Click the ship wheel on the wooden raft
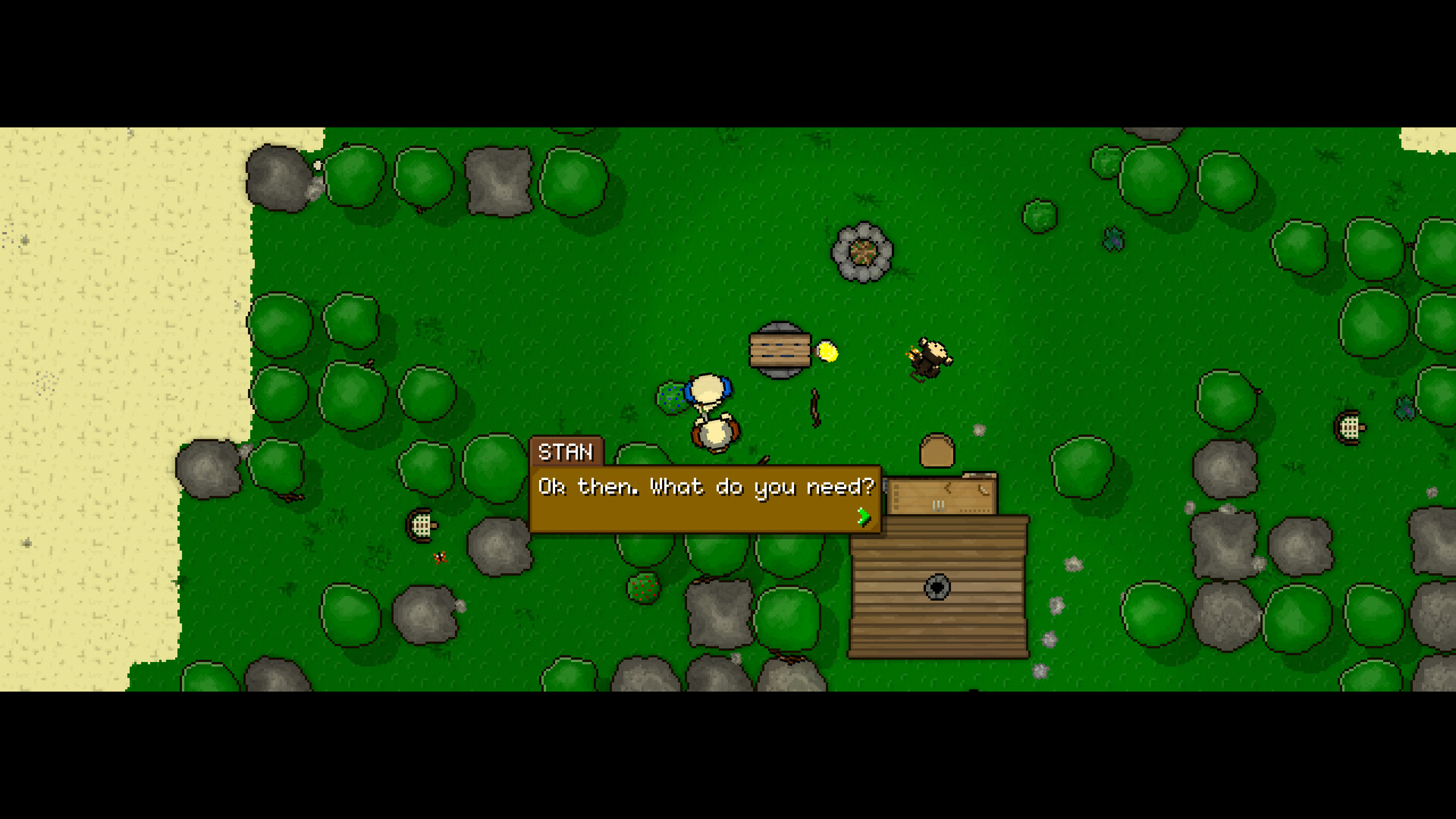 (x=937, y=586)
